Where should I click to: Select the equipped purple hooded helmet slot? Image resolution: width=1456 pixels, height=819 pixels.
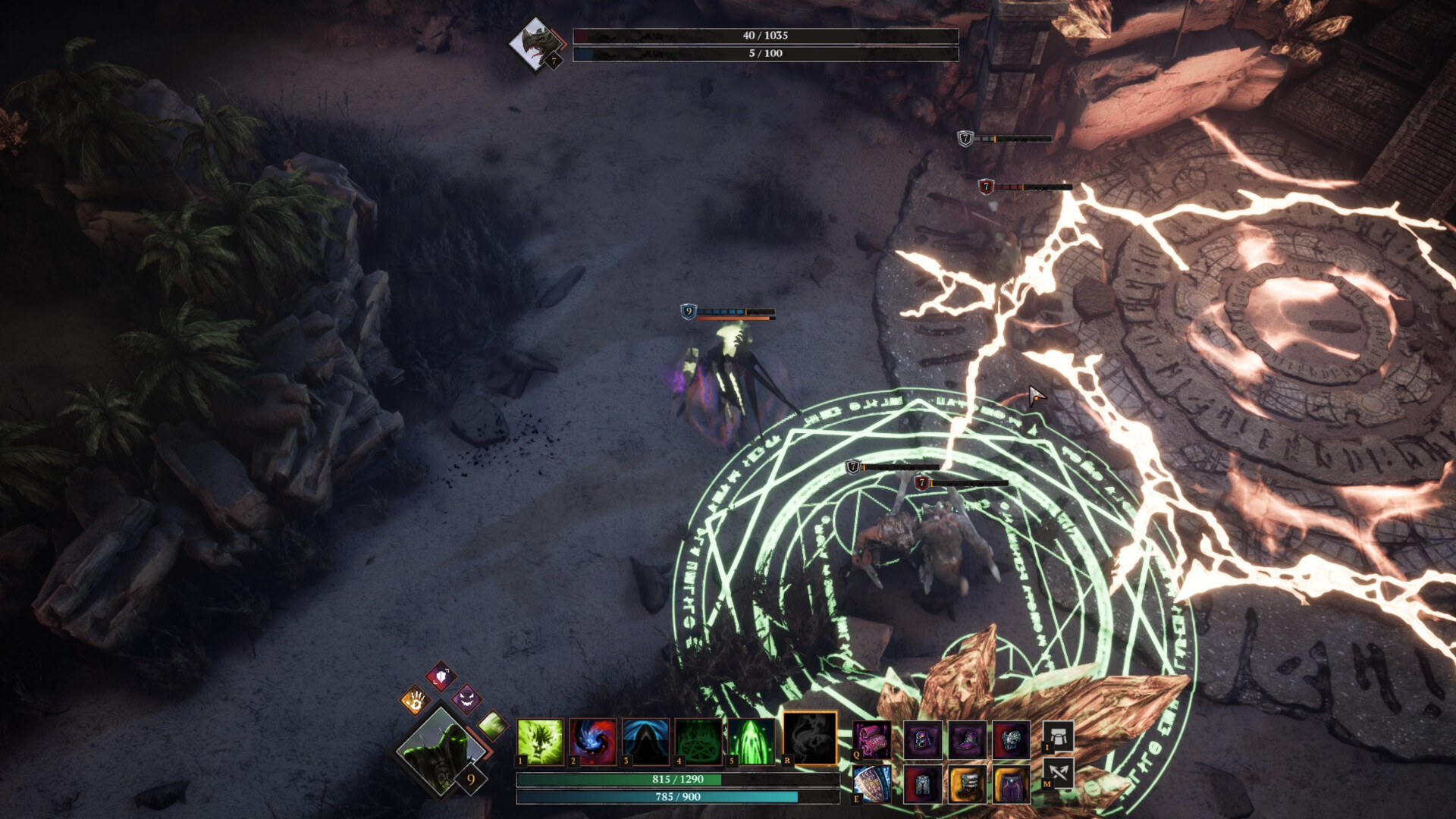tap(923, 739)
